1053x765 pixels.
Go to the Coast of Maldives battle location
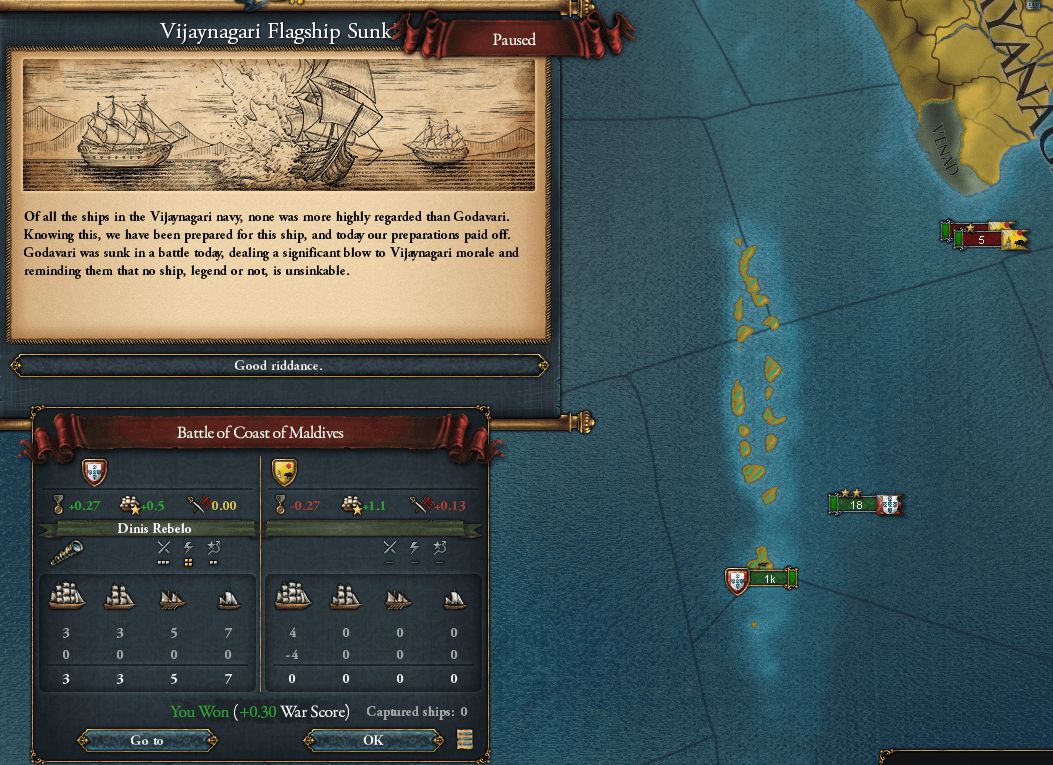point(146,740)
